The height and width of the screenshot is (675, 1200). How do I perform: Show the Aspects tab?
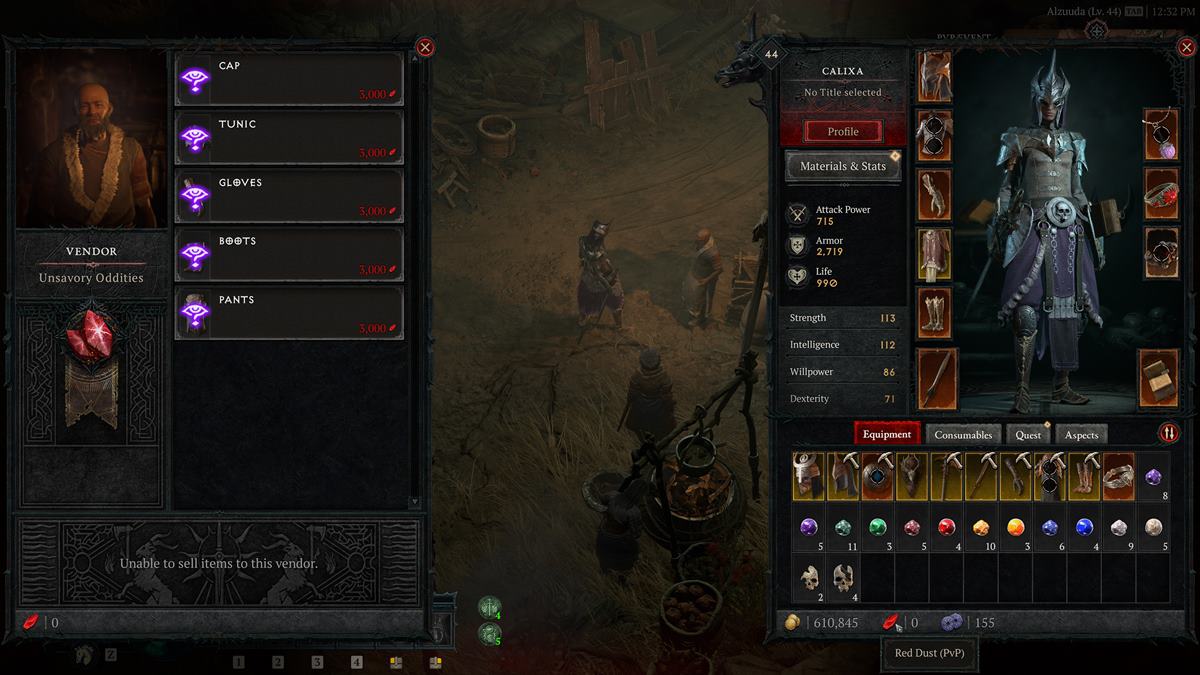point(1081,435)
